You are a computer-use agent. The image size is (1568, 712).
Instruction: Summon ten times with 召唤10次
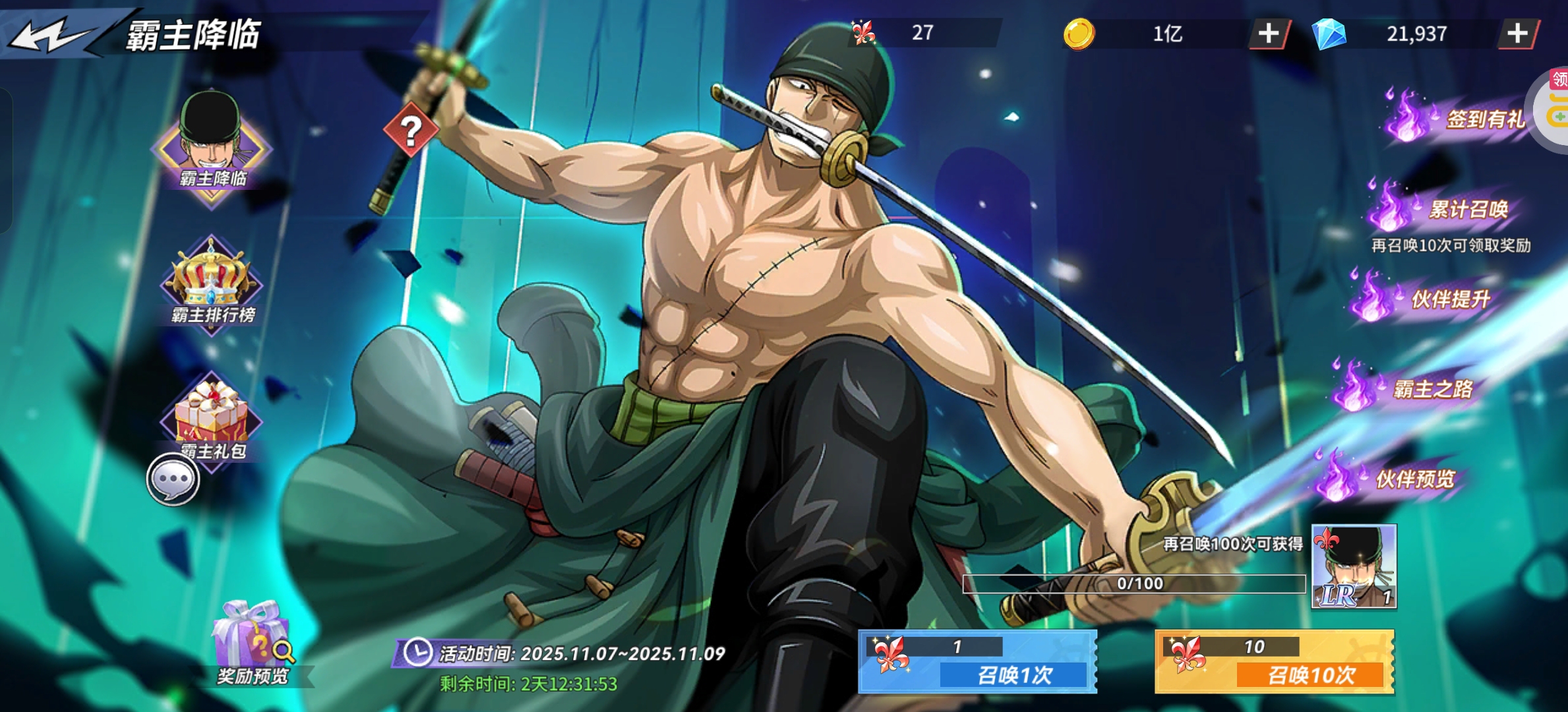click(x=1274, y=662)
